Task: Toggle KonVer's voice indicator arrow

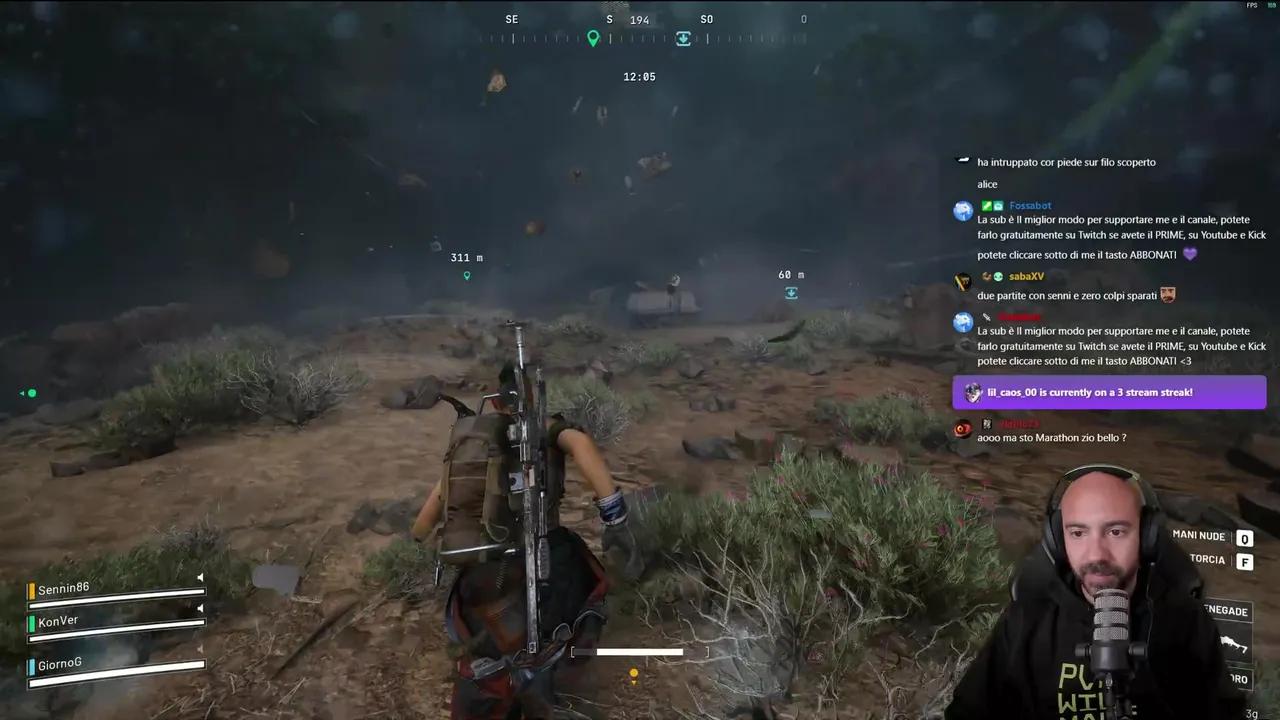Action: point(202,609)
